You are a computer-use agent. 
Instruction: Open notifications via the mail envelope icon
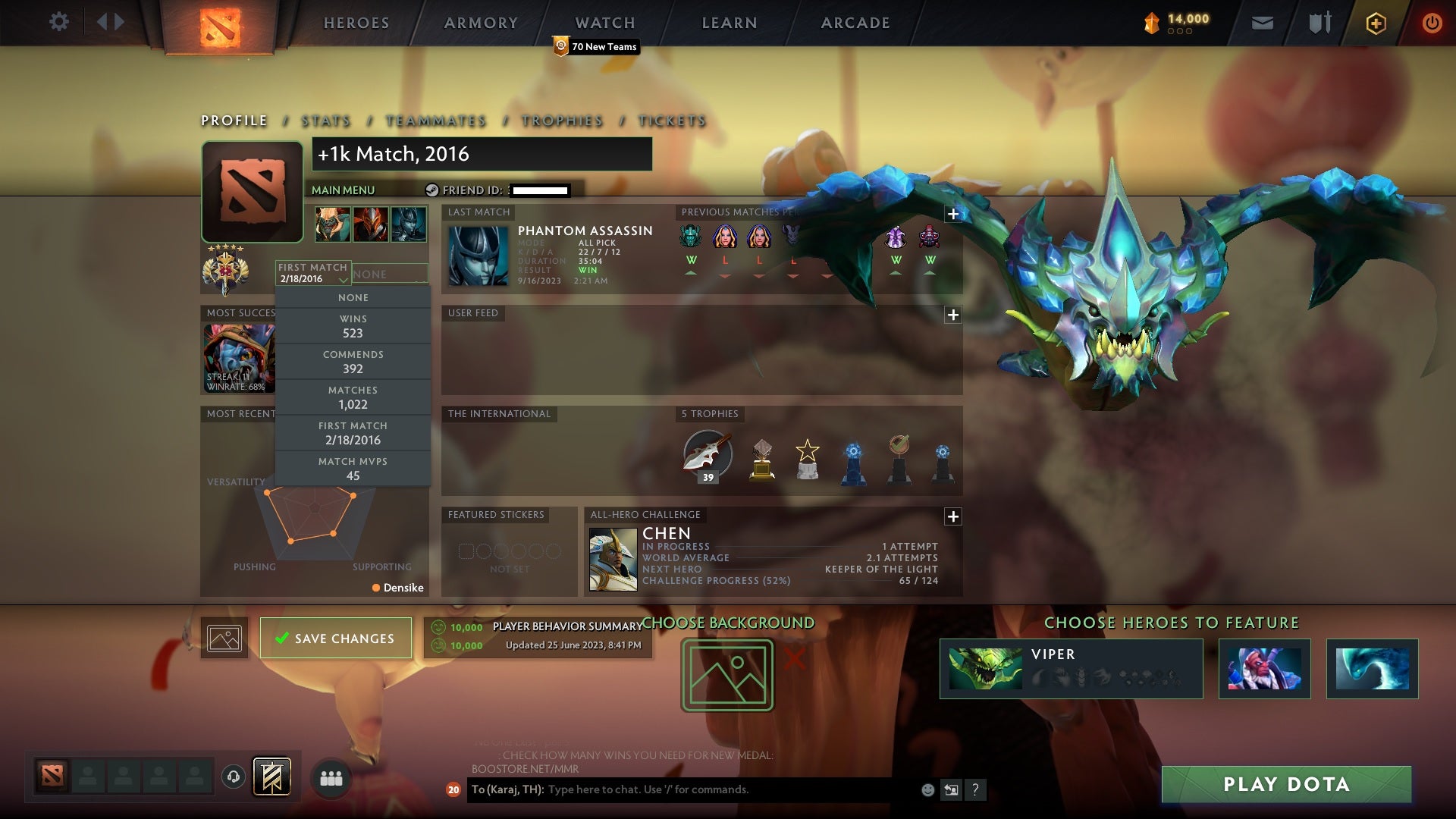coord(1262,22)
